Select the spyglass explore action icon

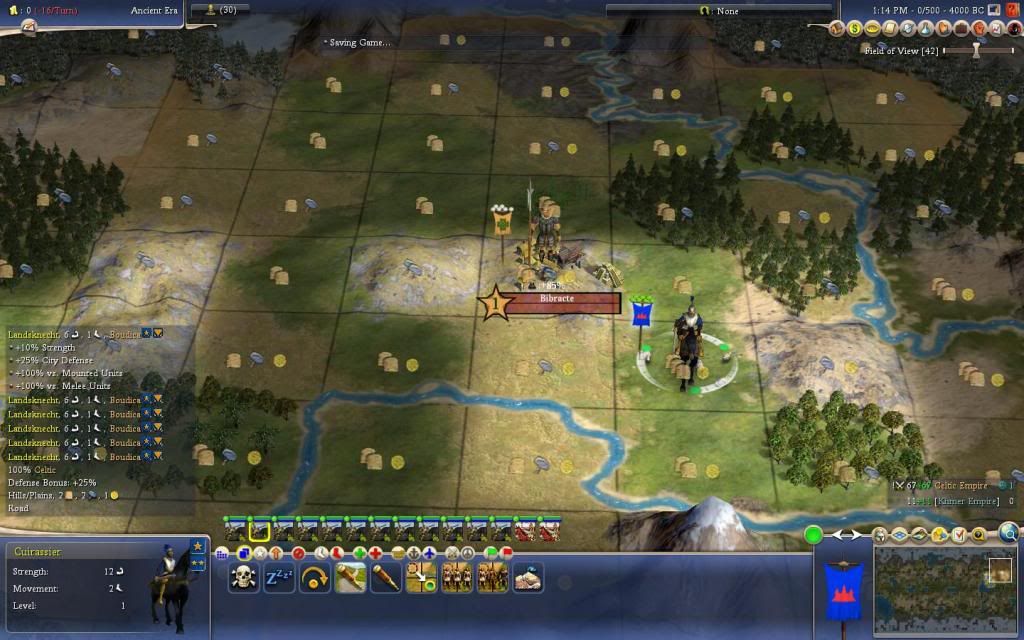386,577
